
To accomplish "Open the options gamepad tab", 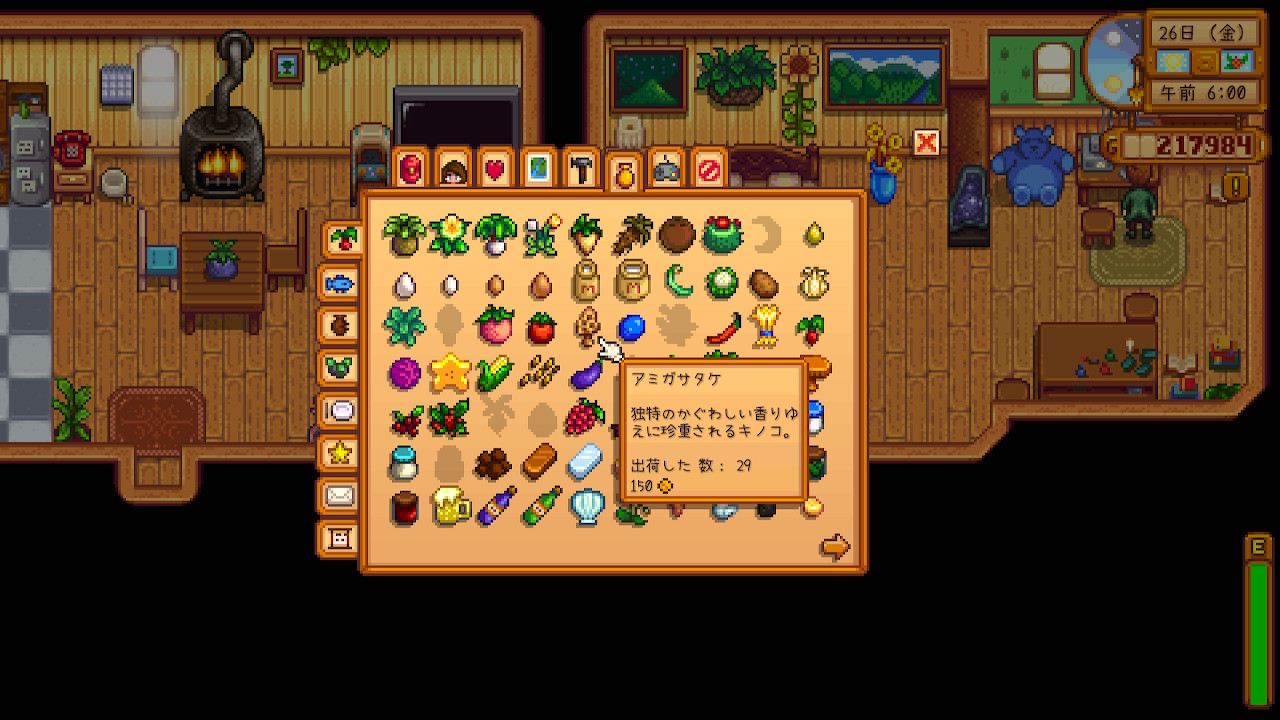I will coord(666,169).
